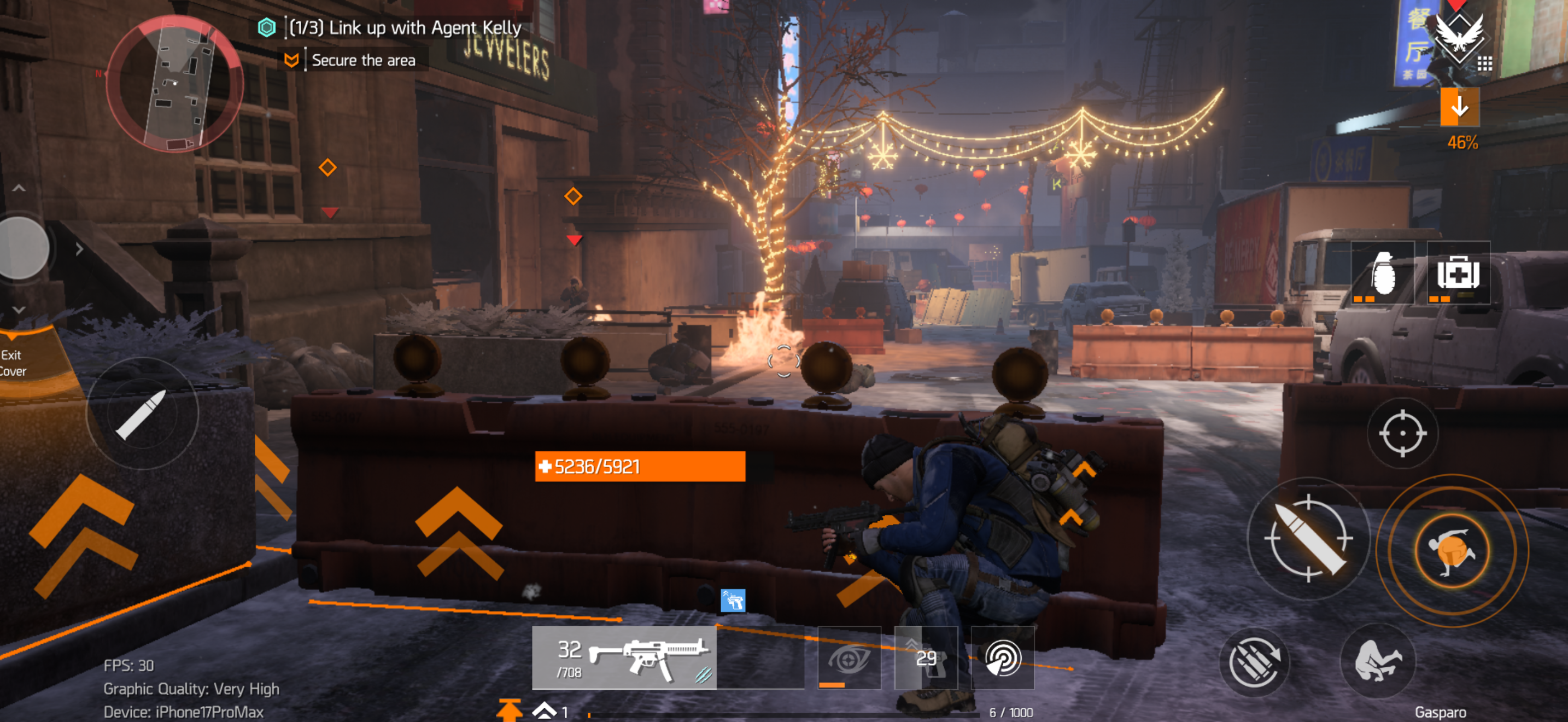Select the submachine gun weapon slot
Screen dimensions: 1568x722
624,657
